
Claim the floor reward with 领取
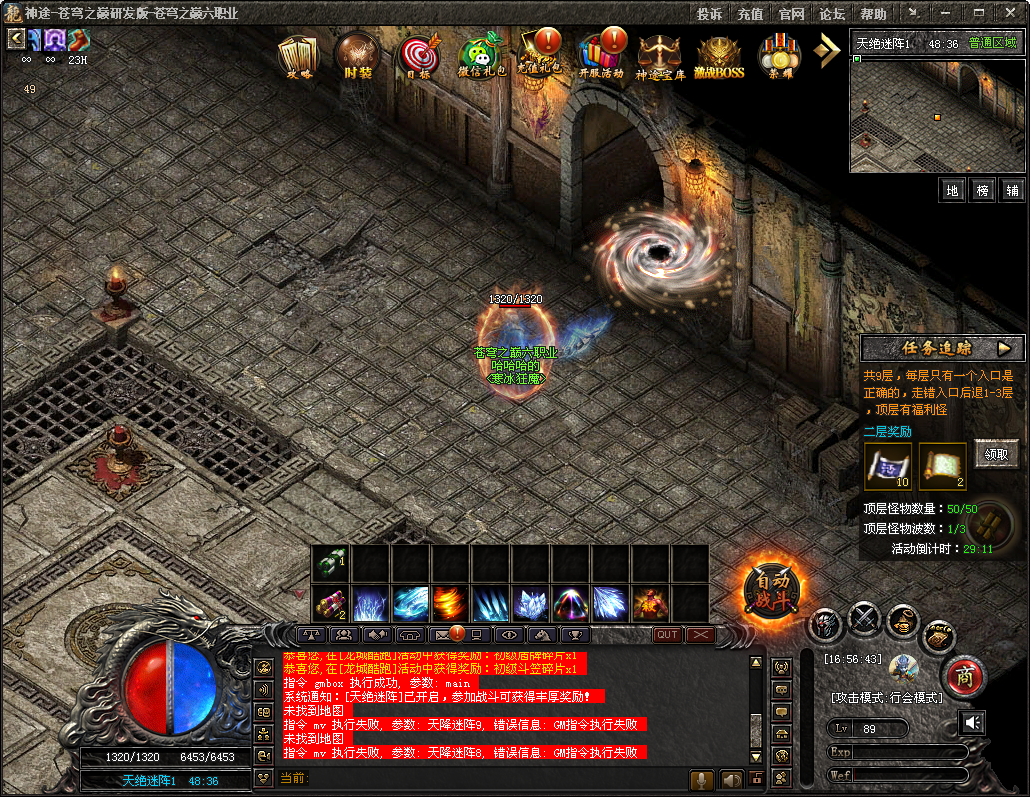click(x=996, y=453)
